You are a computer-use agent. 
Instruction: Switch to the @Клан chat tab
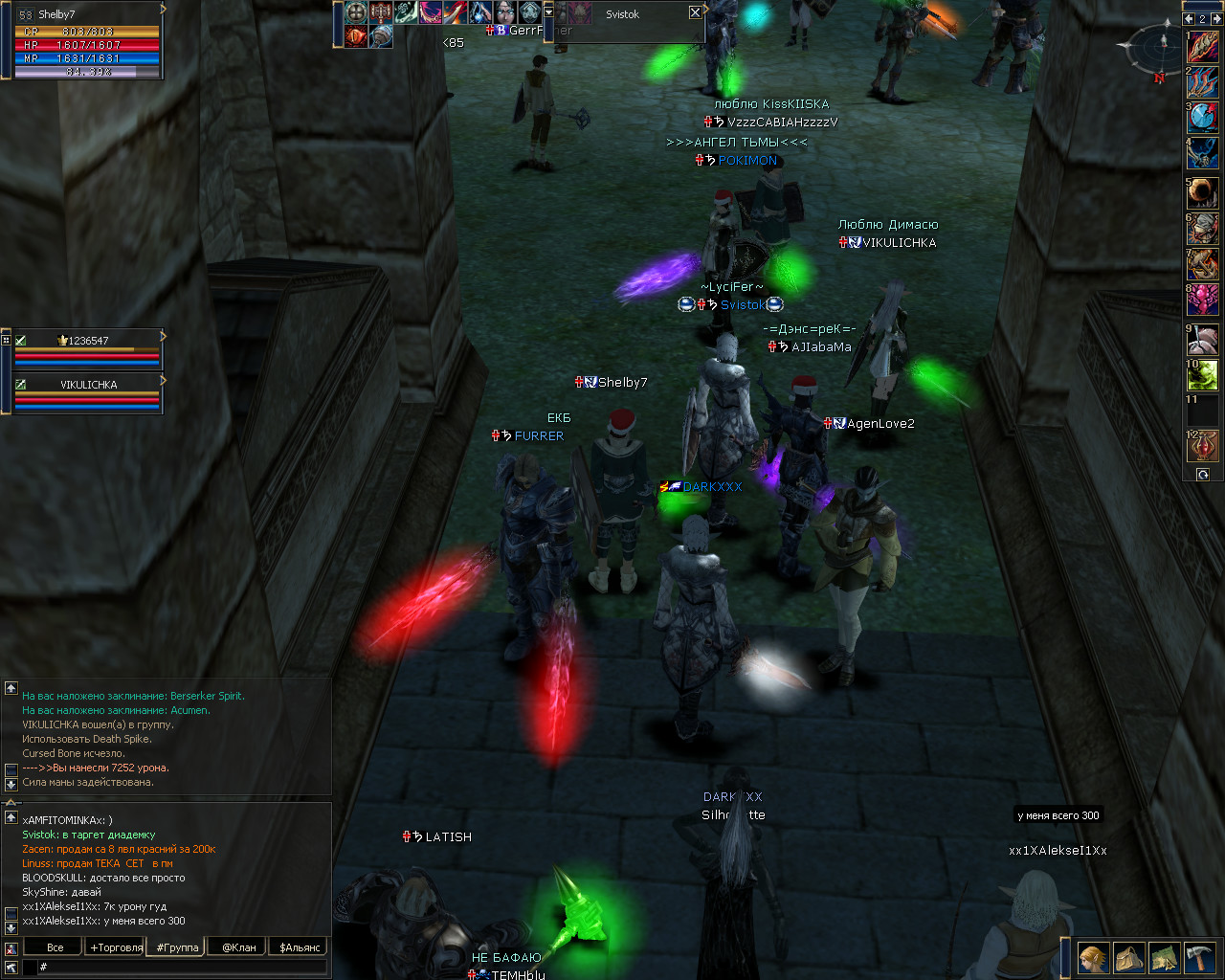coord(239,947)
